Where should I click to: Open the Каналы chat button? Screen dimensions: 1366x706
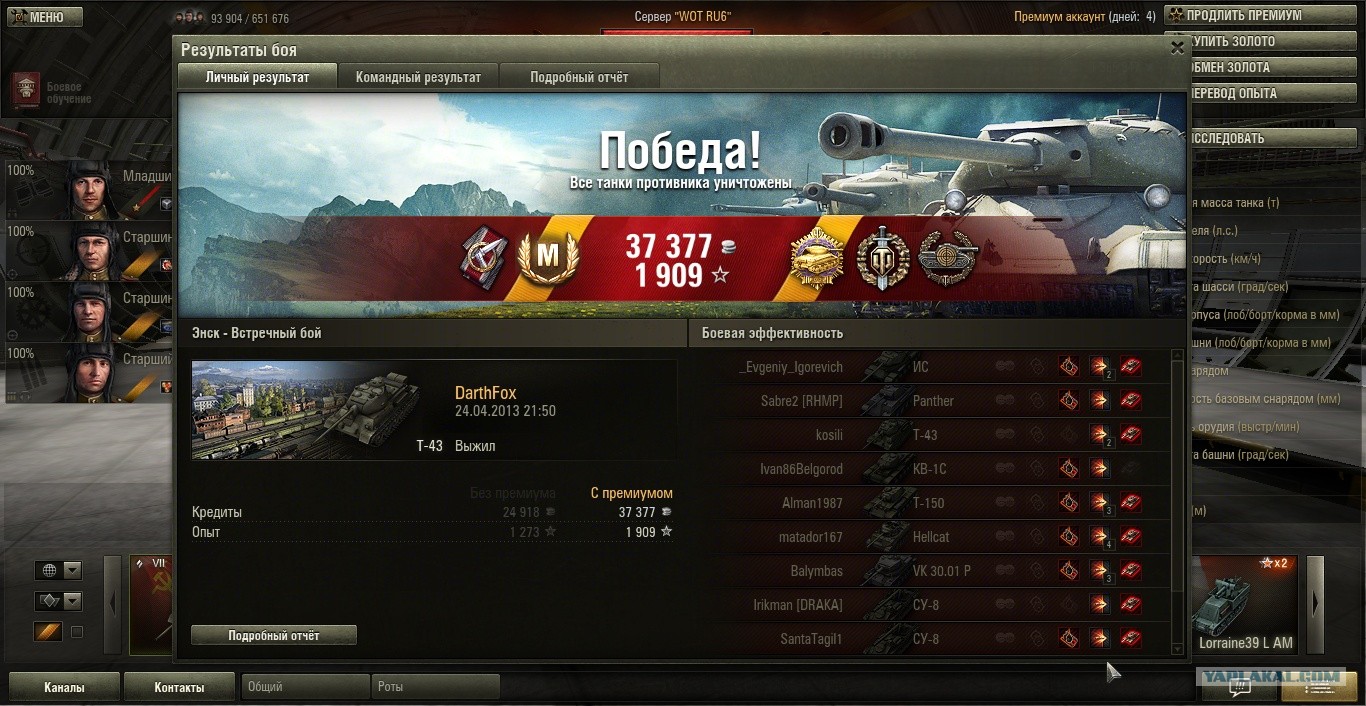tap(64, 687)
